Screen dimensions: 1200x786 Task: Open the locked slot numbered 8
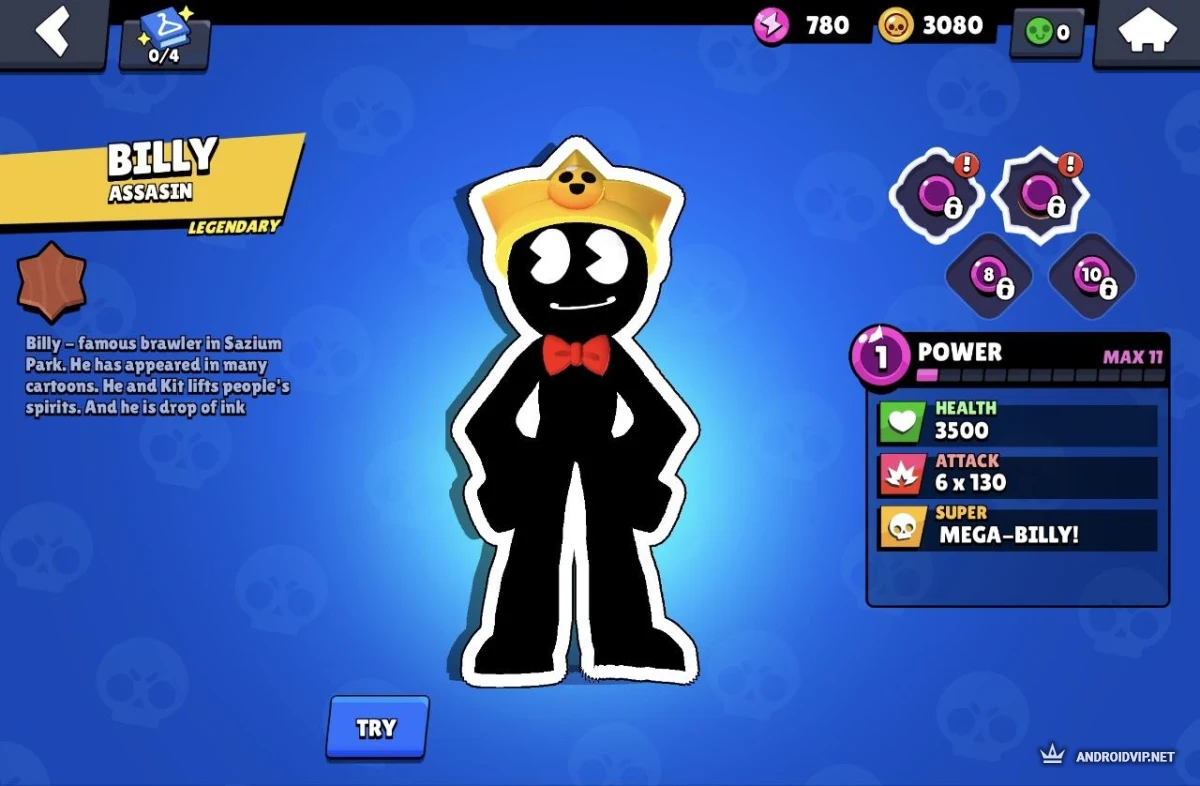pos(988,276)
